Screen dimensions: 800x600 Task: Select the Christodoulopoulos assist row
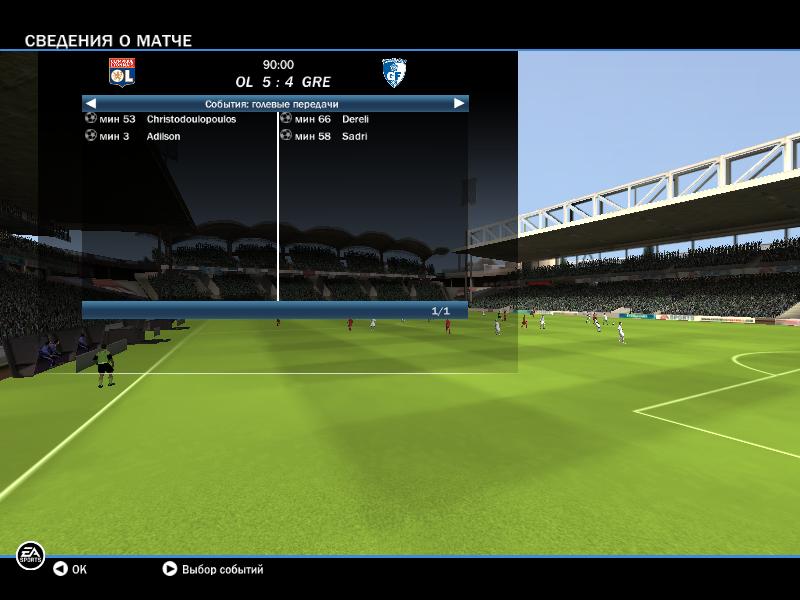tap(178, 119)
